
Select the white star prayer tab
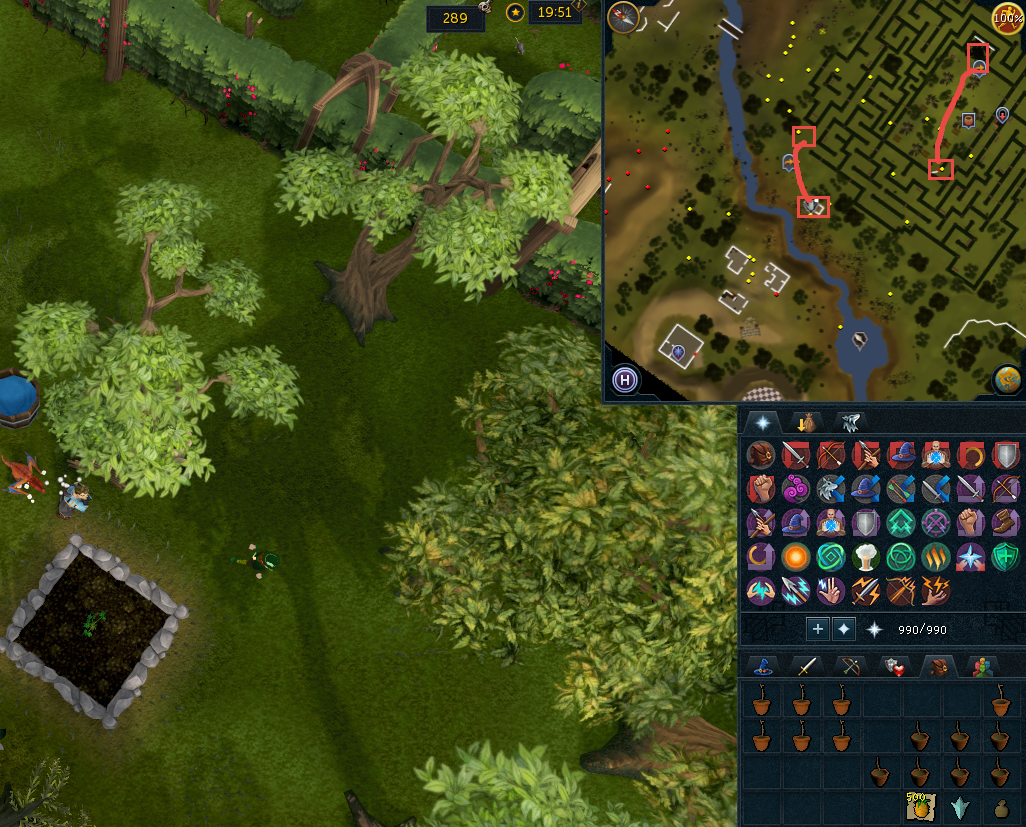point(762,422)
